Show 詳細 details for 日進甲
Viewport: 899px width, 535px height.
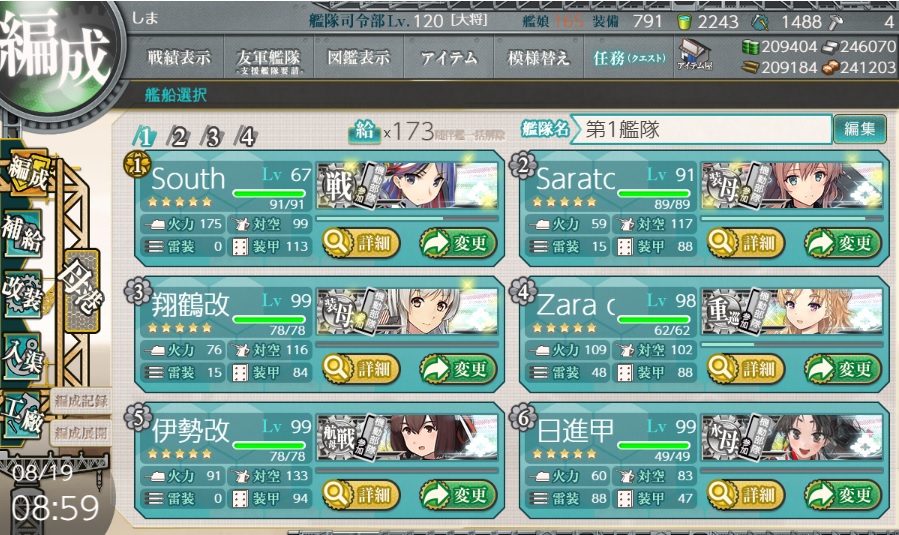pyautogui.click(x=745, y=493)
